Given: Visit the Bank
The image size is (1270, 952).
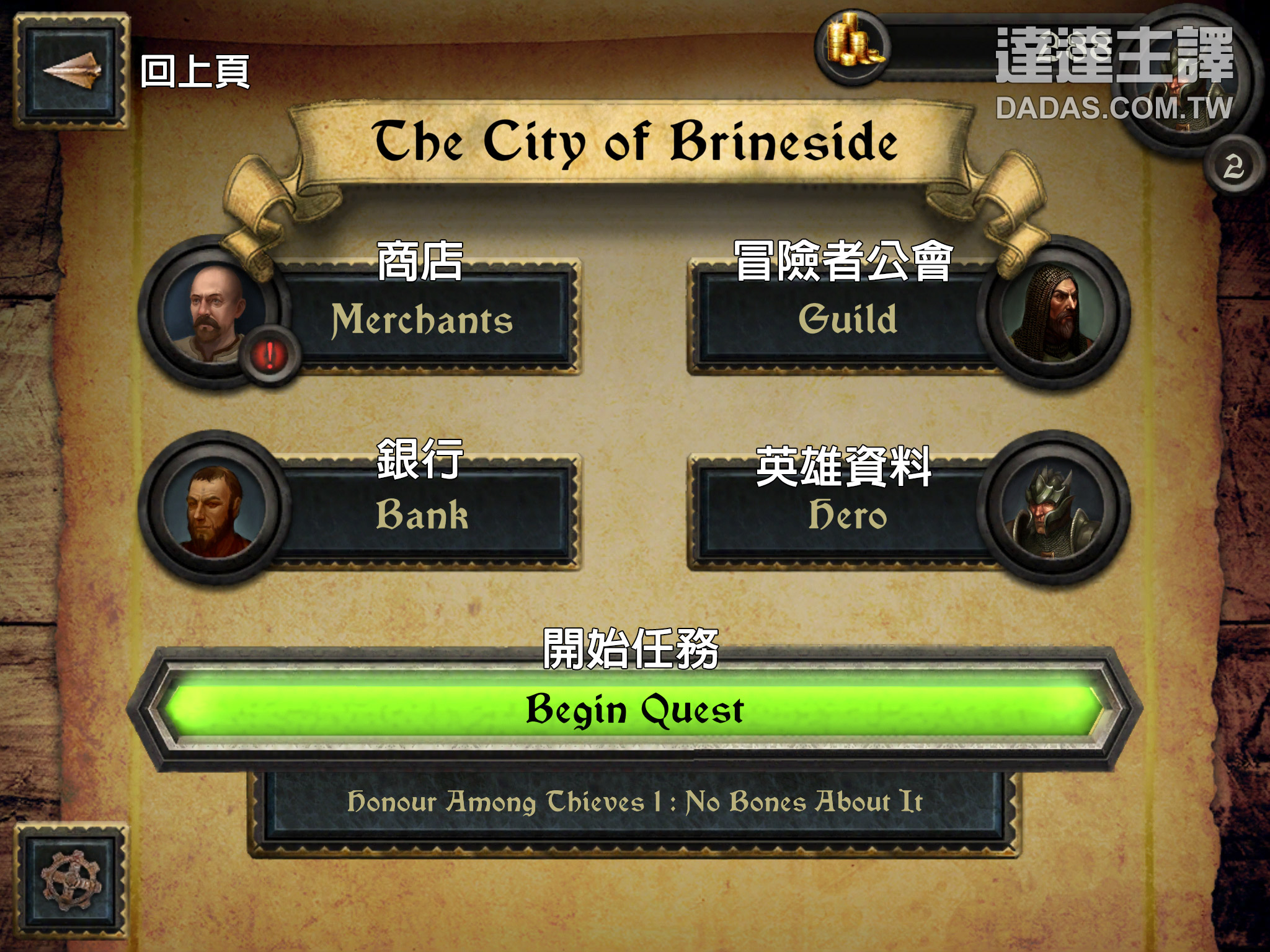Looking at the screenshot, I should tap(423, 515).
